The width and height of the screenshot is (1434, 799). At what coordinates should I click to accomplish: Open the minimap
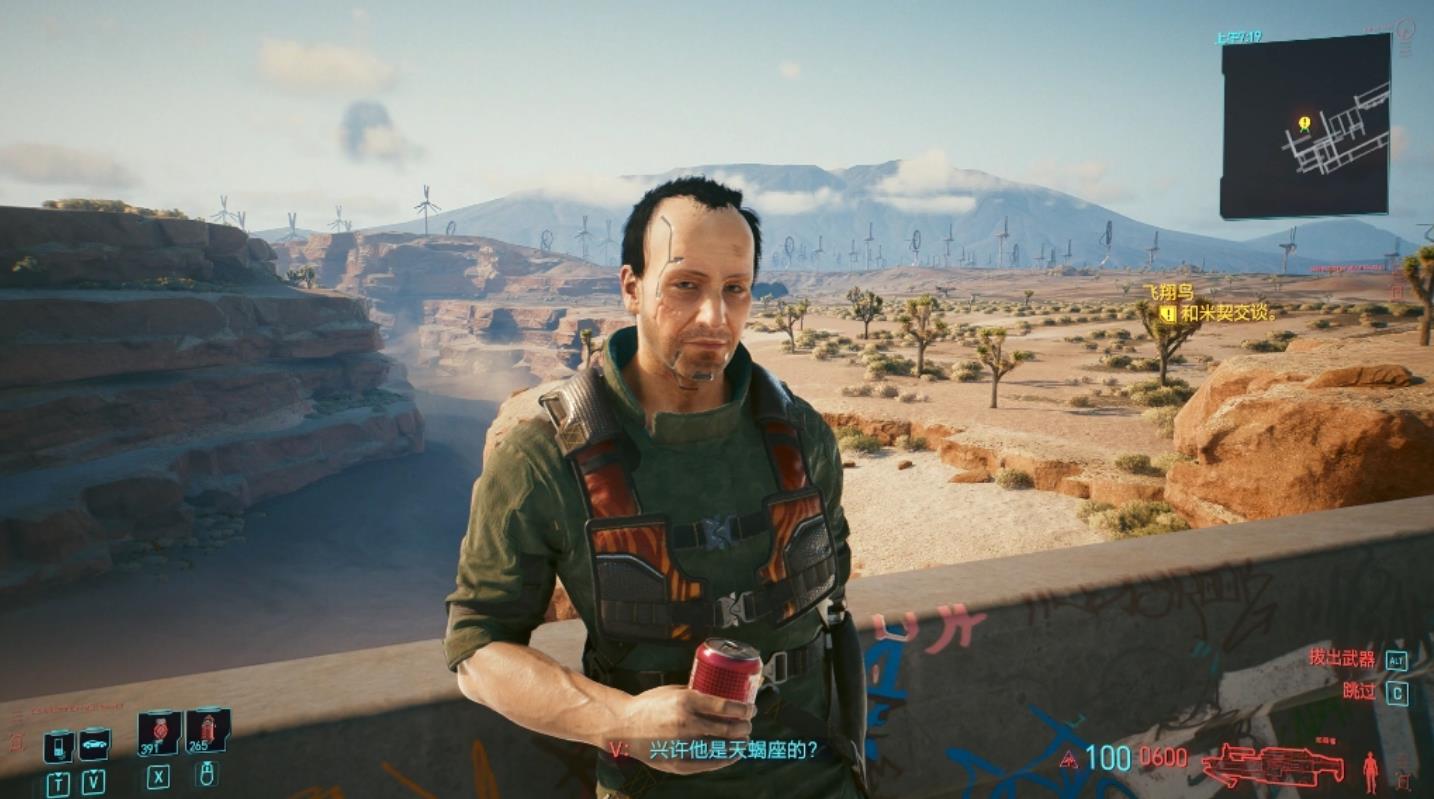pos(1305,126)
